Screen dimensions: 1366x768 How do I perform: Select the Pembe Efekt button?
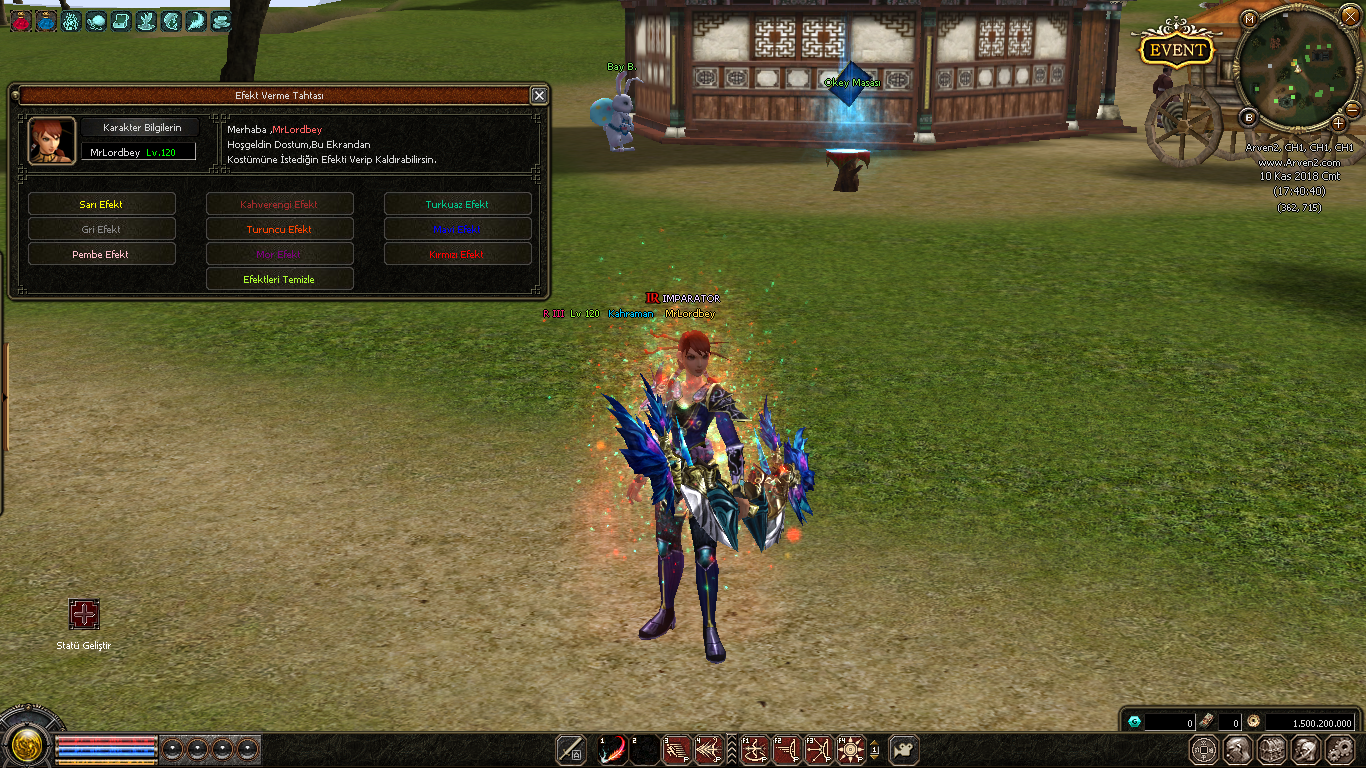[102, 254]
